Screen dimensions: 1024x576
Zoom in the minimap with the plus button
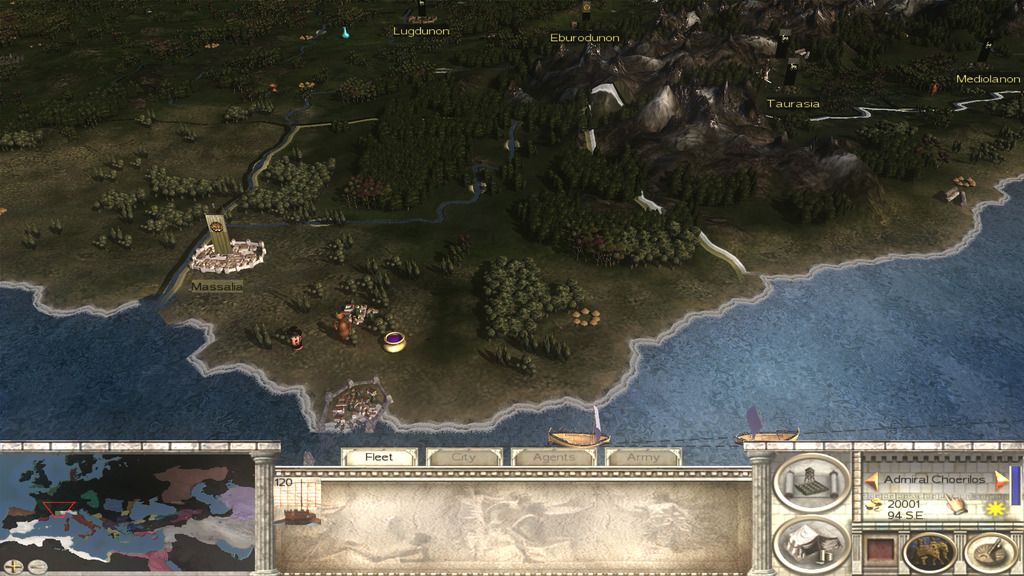13,566
